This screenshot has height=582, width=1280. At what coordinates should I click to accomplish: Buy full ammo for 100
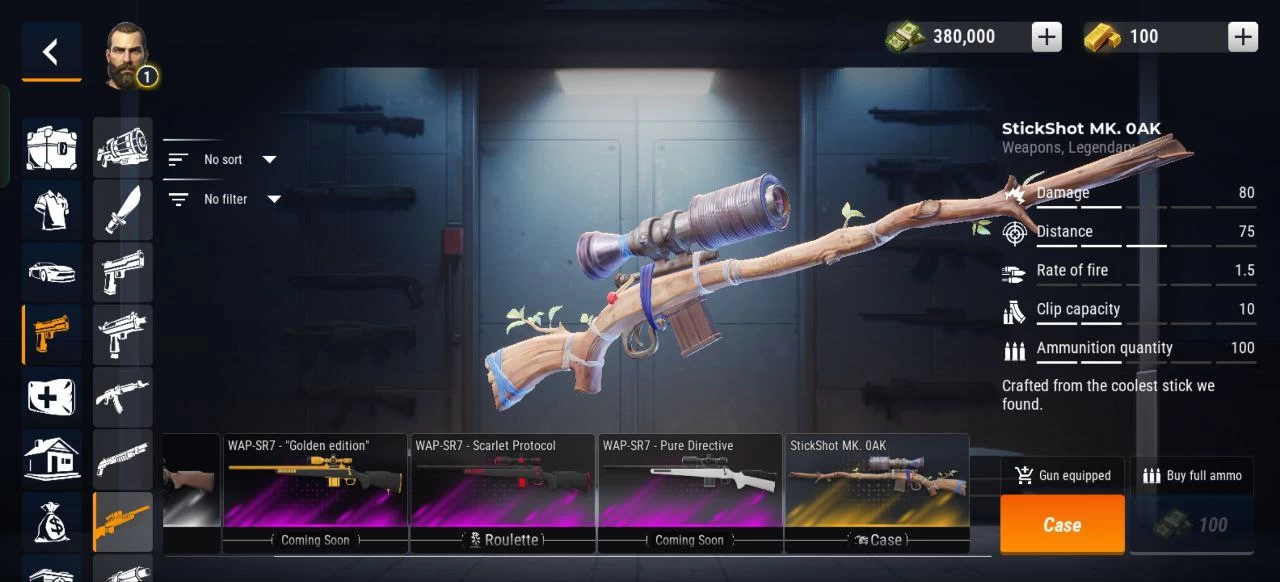[1191, 525]
